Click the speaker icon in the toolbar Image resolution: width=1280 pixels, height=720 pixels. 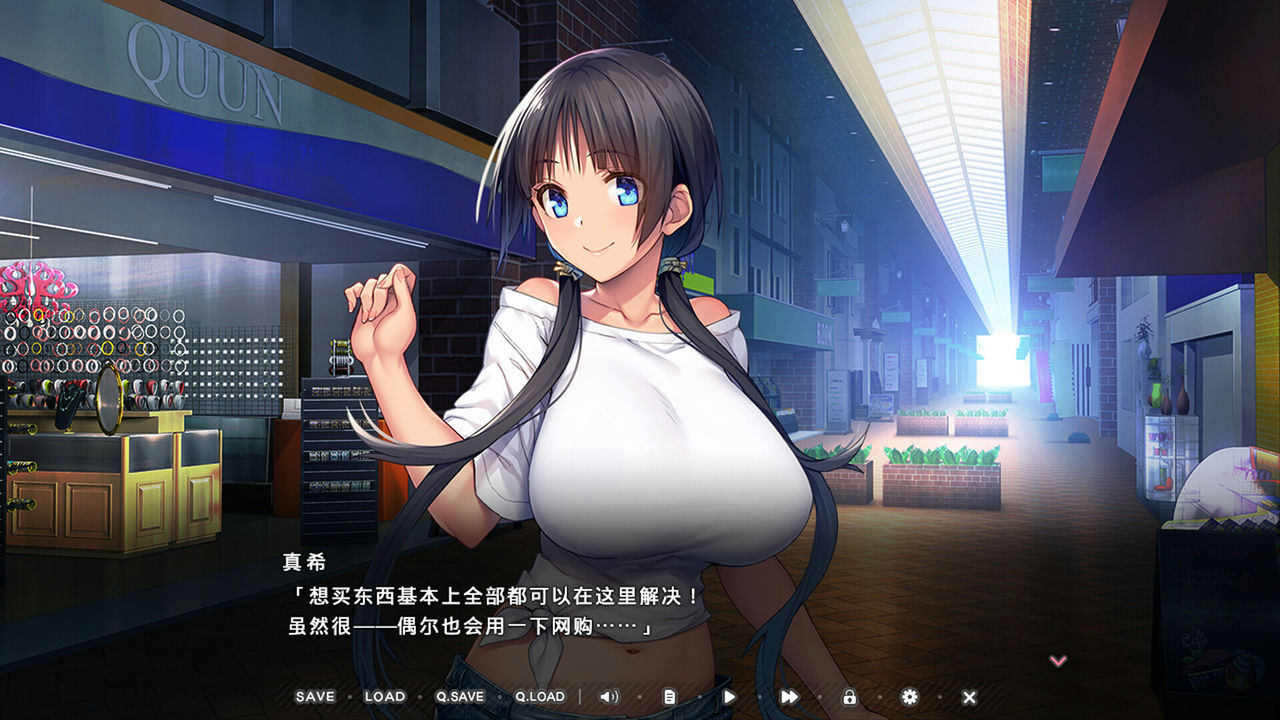click(x=610, y=695)
